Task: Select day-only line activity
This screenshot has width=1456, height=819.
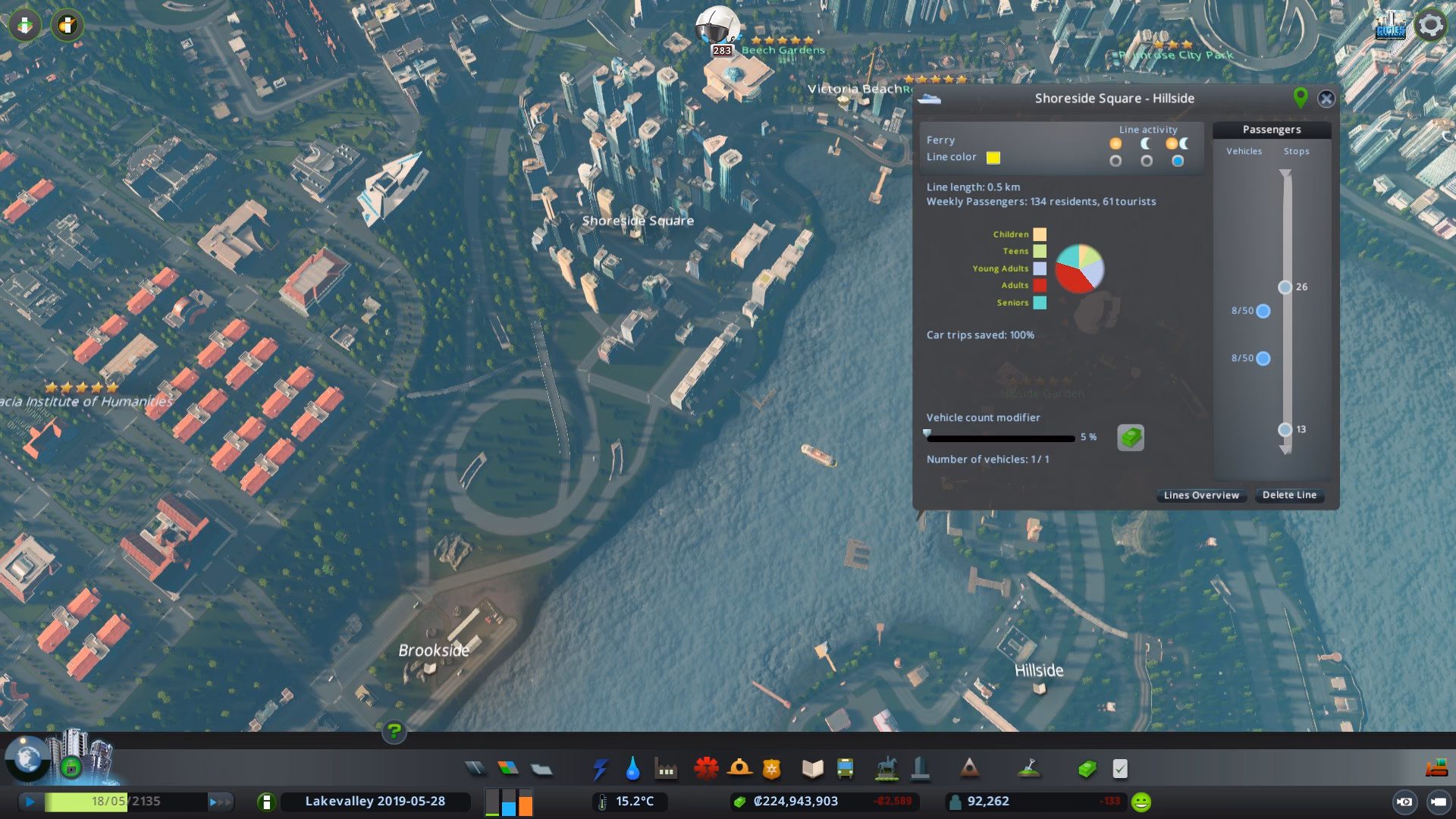Action: point(1115,160)
